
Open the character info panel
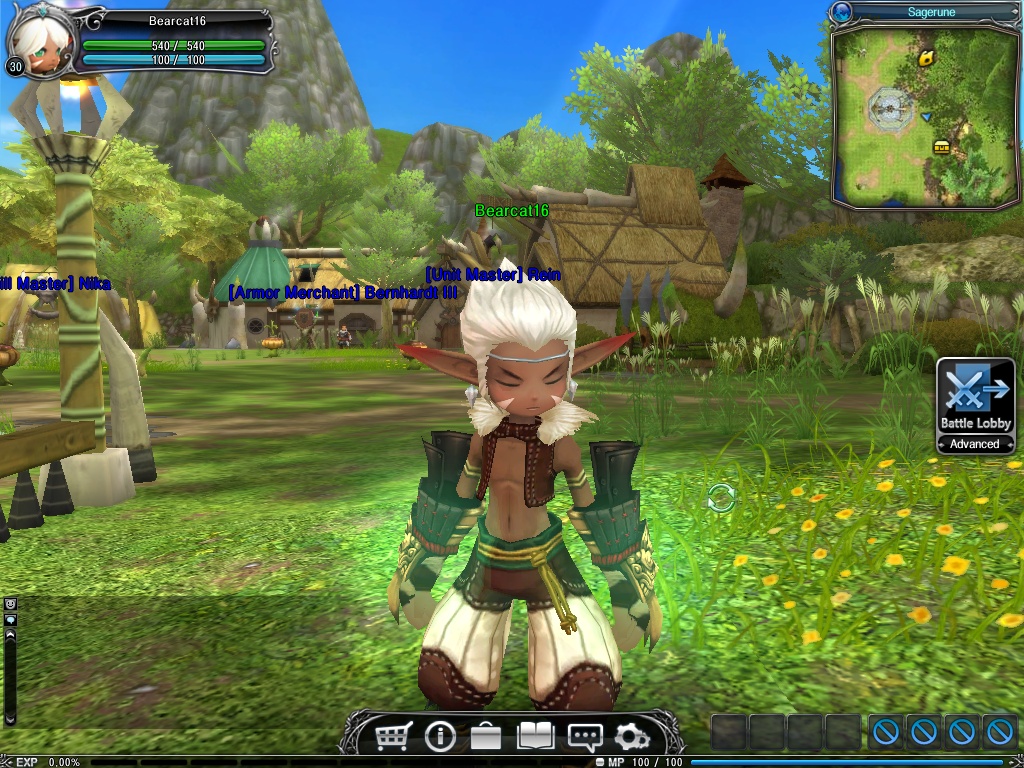click(x=440, y=737)
